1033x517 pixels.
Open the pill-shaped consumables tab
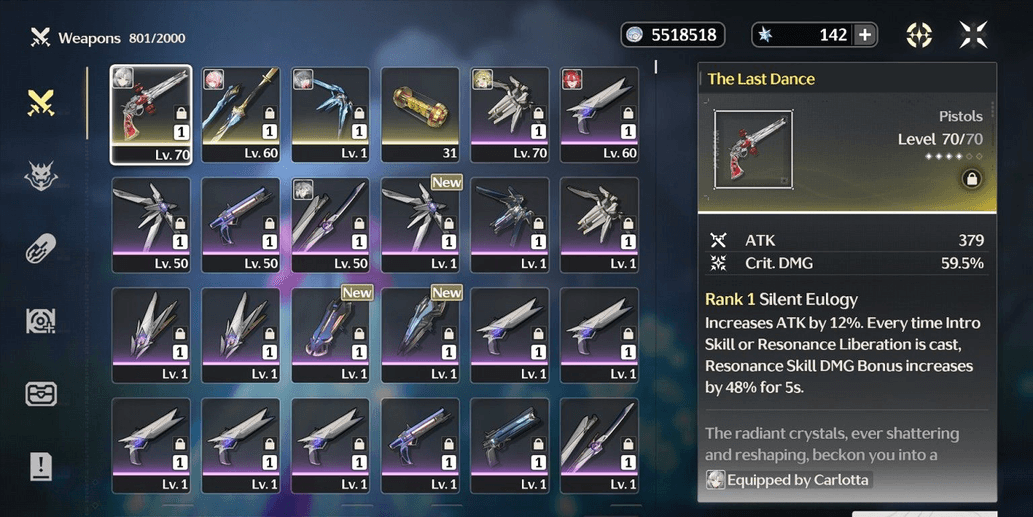[x=41, y=248]
